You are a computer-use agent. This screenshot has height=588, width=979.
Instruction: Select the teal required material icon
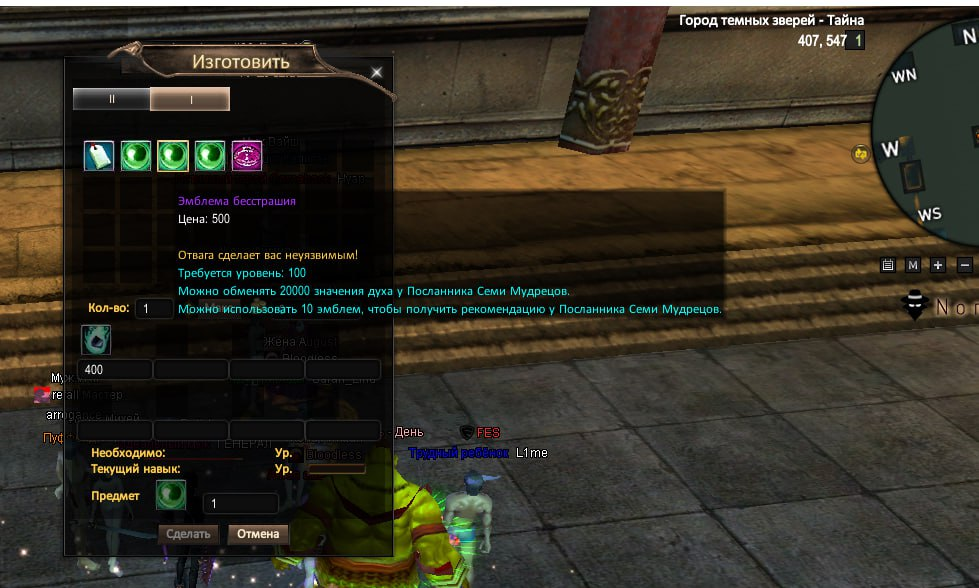click(96, 340)
